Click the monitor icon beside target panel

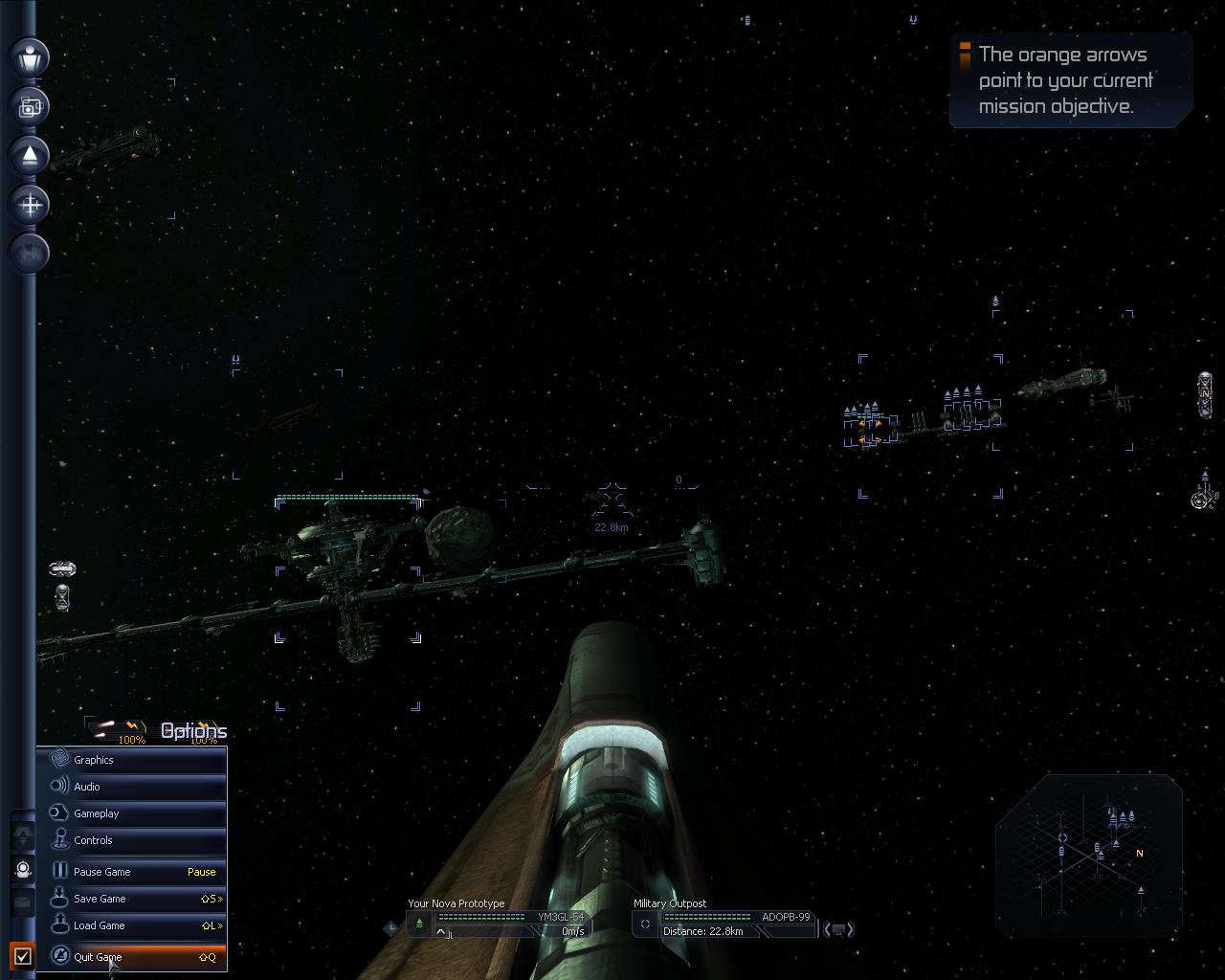click(x=838, y=929)
